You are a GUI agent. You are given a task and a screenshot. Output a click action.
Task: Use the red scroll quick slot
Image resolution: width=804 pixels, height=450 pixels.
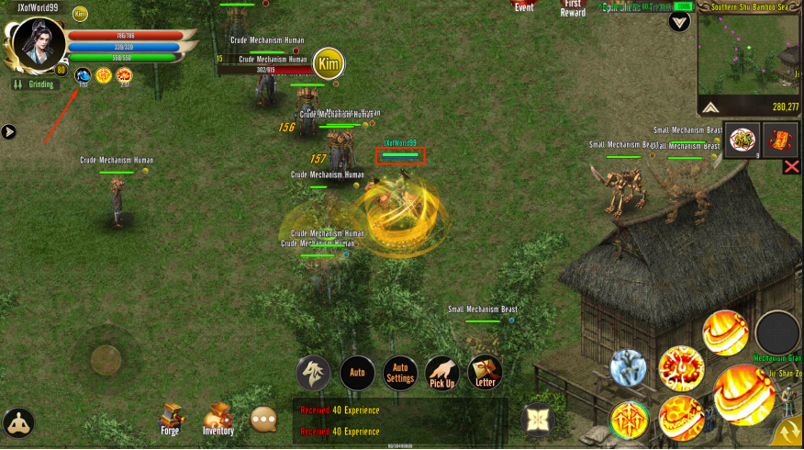pos(780,140)
